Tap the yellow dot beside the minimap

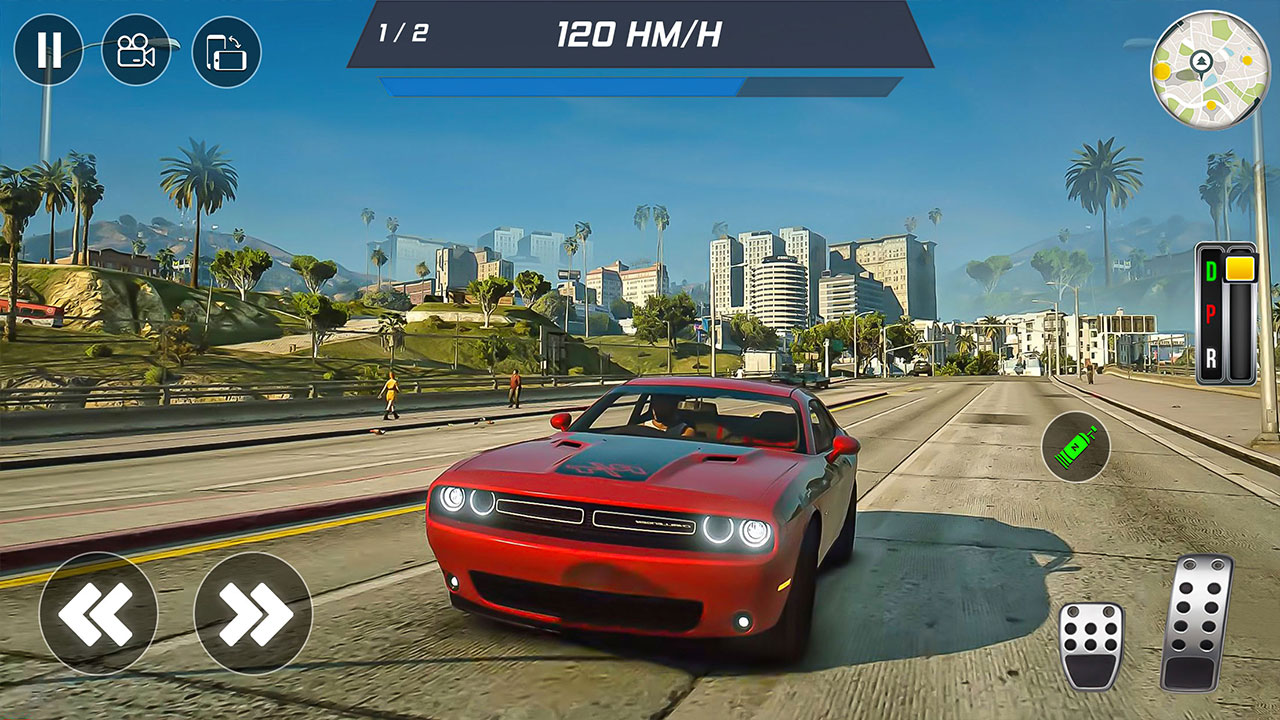(1160, 72)
